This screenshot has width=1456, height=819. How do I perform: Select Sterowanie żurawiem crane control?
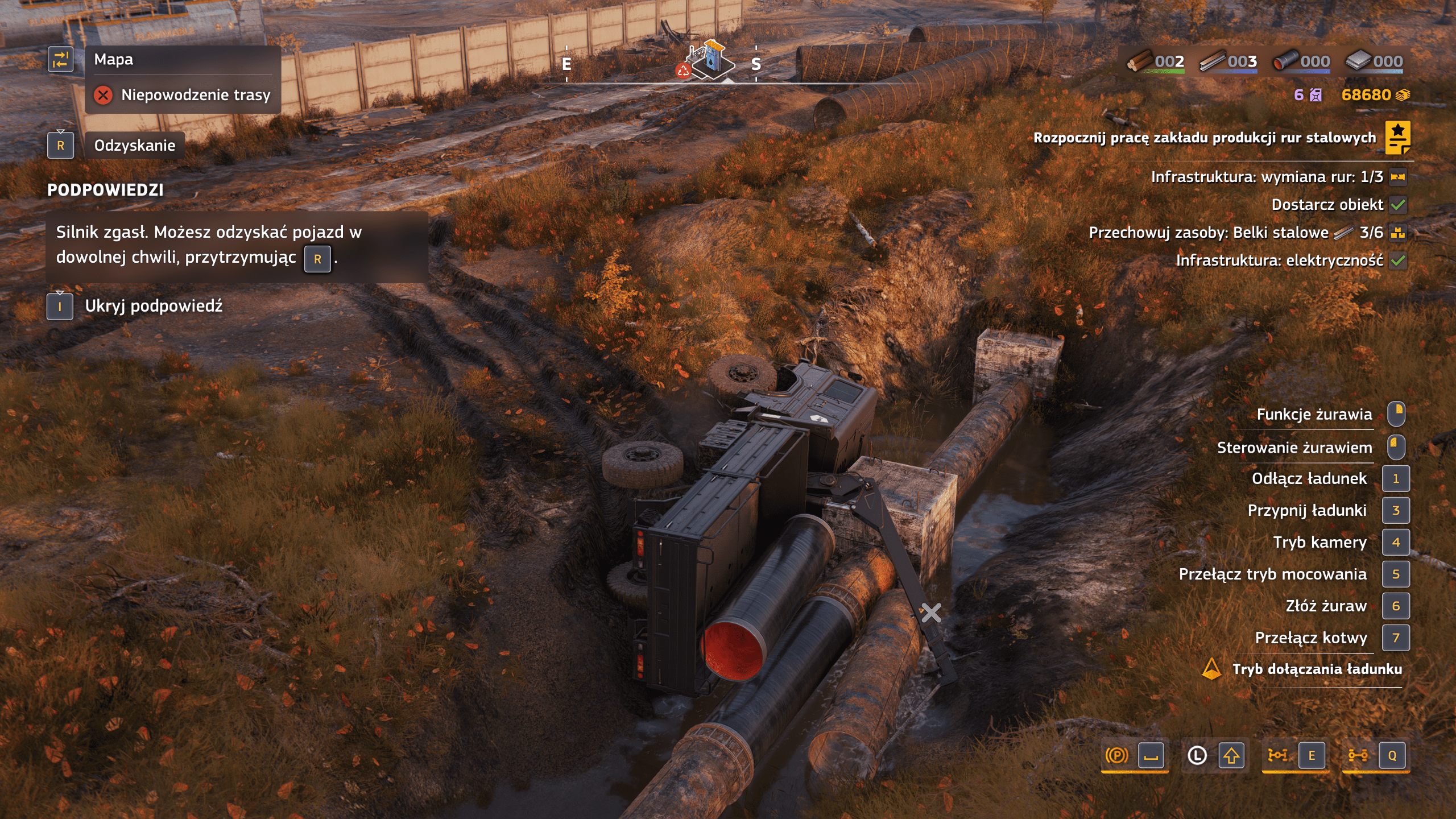(x=1294, y=448)
